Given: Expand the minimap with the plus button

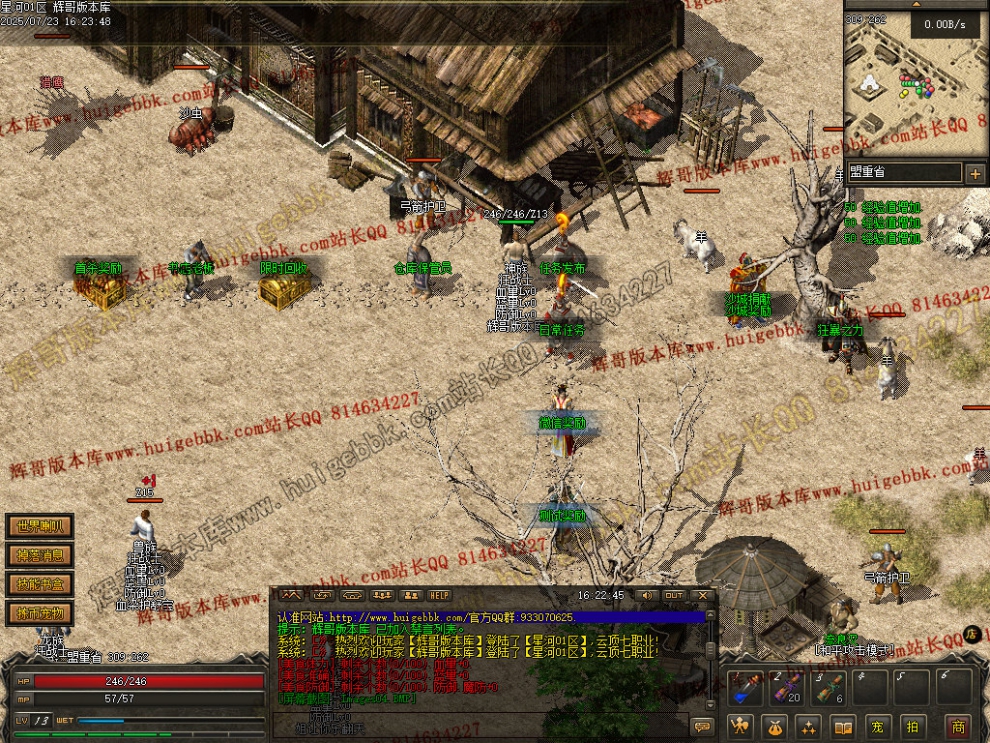Looking at the screenshot, I should click(x=975, y=173).
